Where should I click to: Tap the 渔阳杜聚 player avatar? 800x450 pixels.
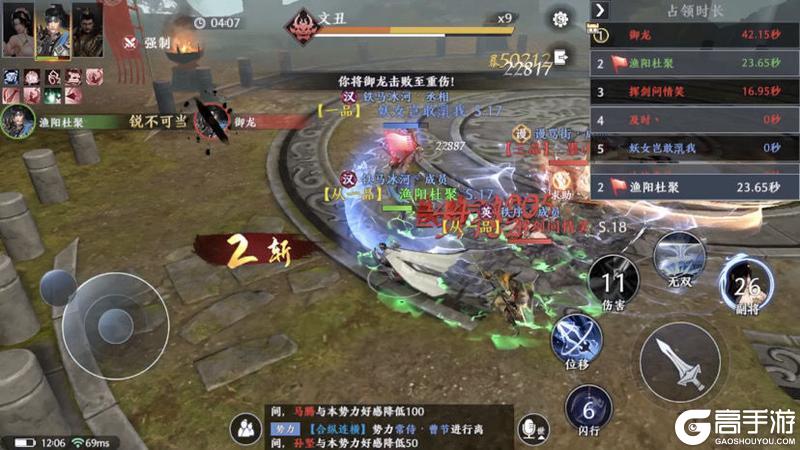point(17,122)
